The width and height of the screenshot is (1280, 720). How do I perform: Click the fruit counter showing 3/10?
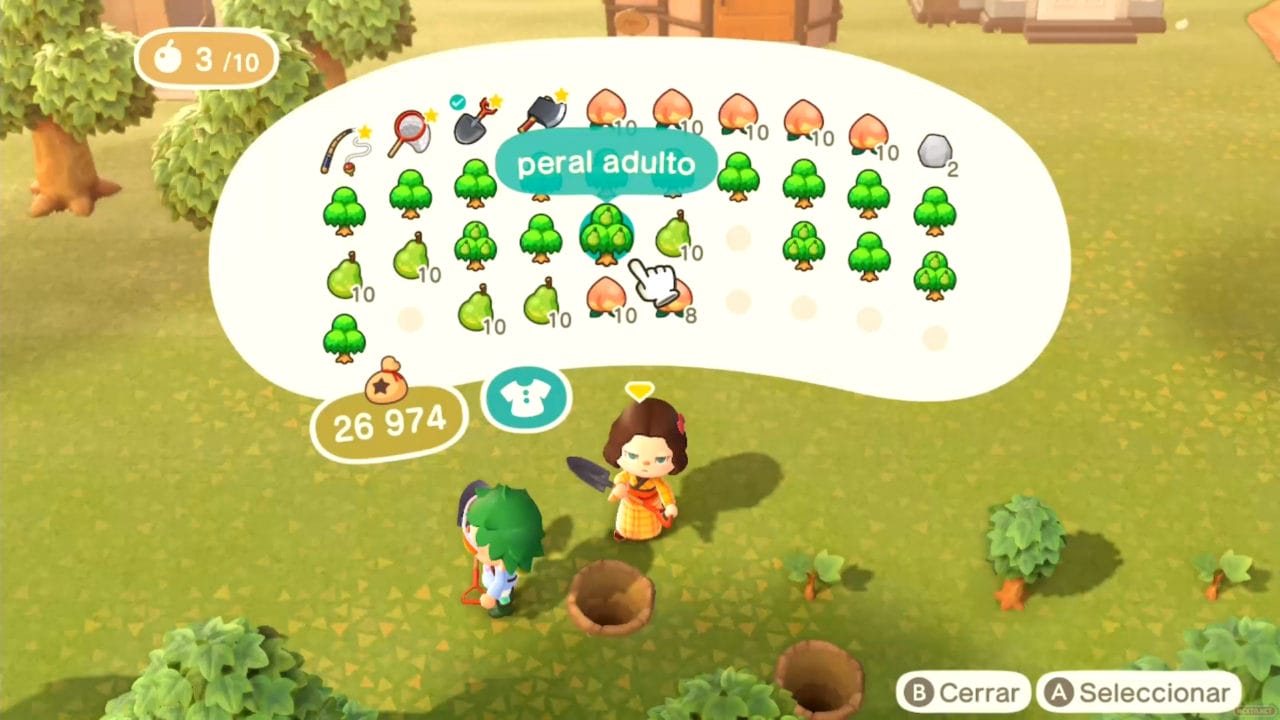205,60
